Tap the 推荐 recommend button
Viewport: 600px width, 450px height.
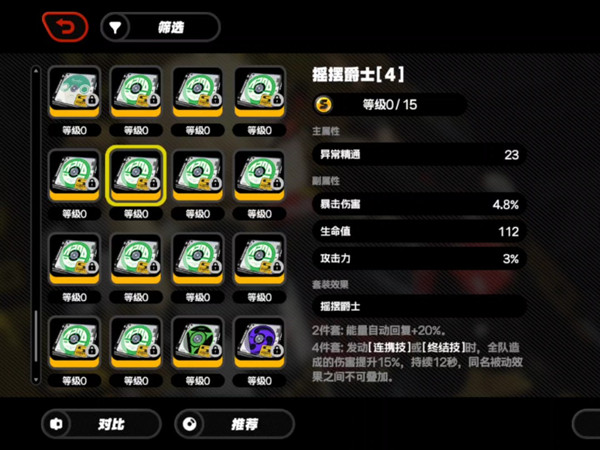231,424
